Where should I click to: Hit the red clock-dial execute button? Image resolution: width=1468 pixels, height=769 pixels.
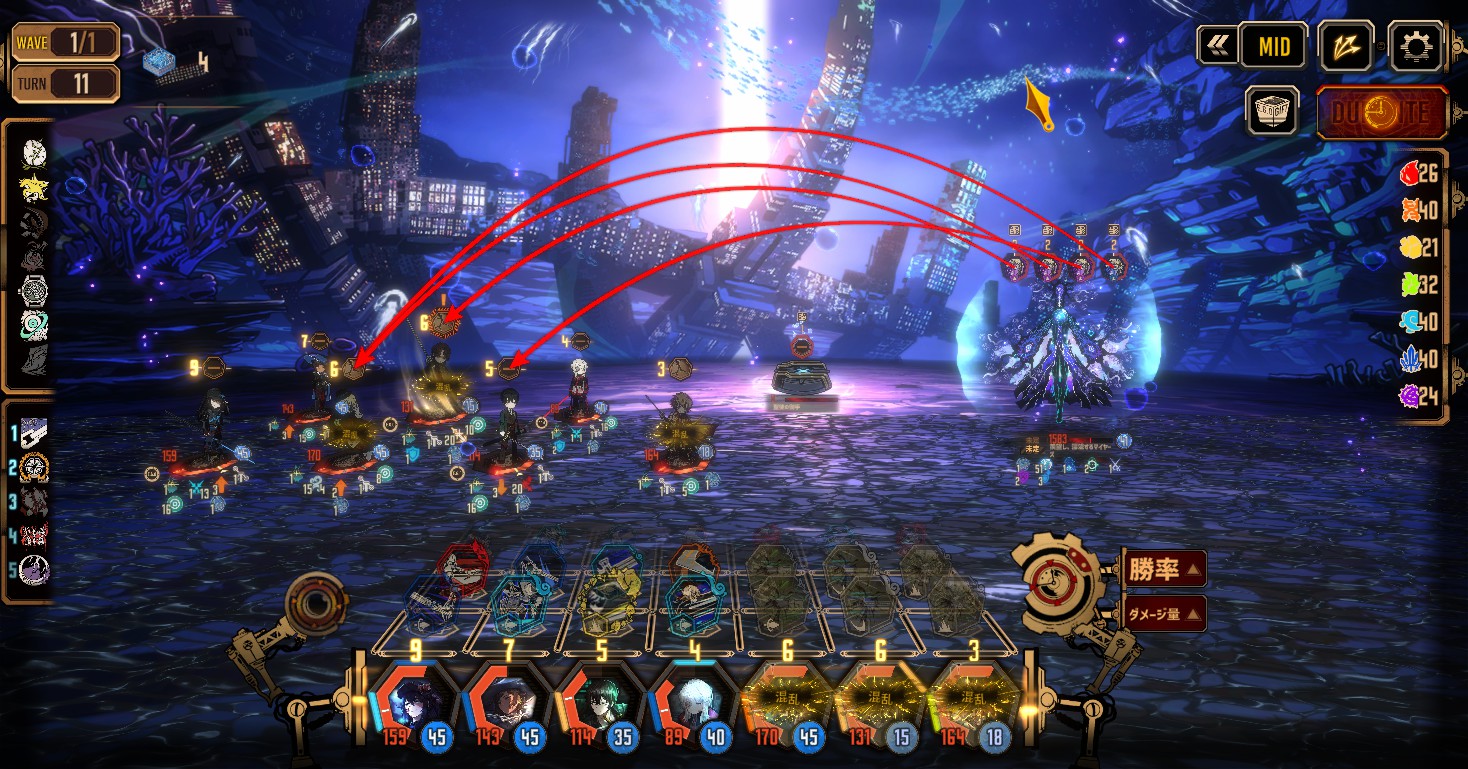(1382, 112)
